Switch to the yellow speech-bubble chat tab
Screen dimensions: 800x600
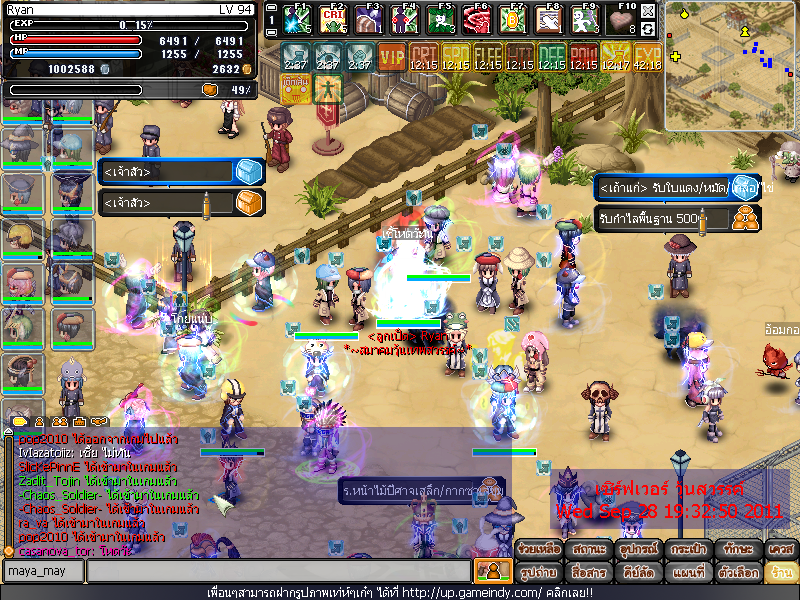tap(18, 423)
